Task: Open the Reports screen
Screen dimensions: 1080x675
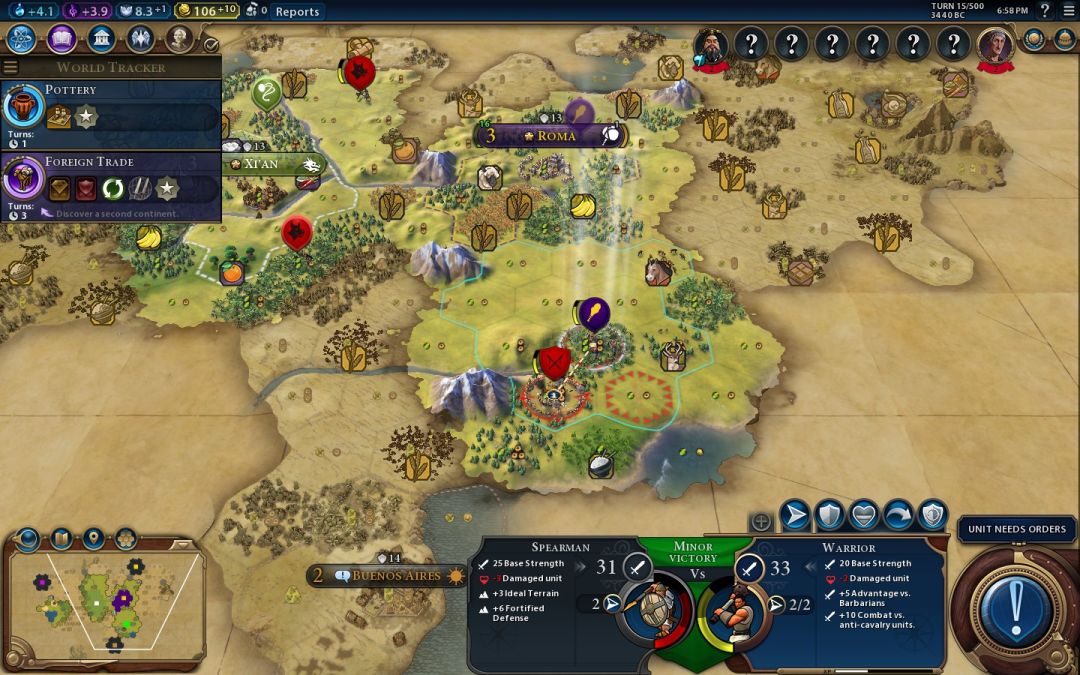Action: (x=297, y=12)
